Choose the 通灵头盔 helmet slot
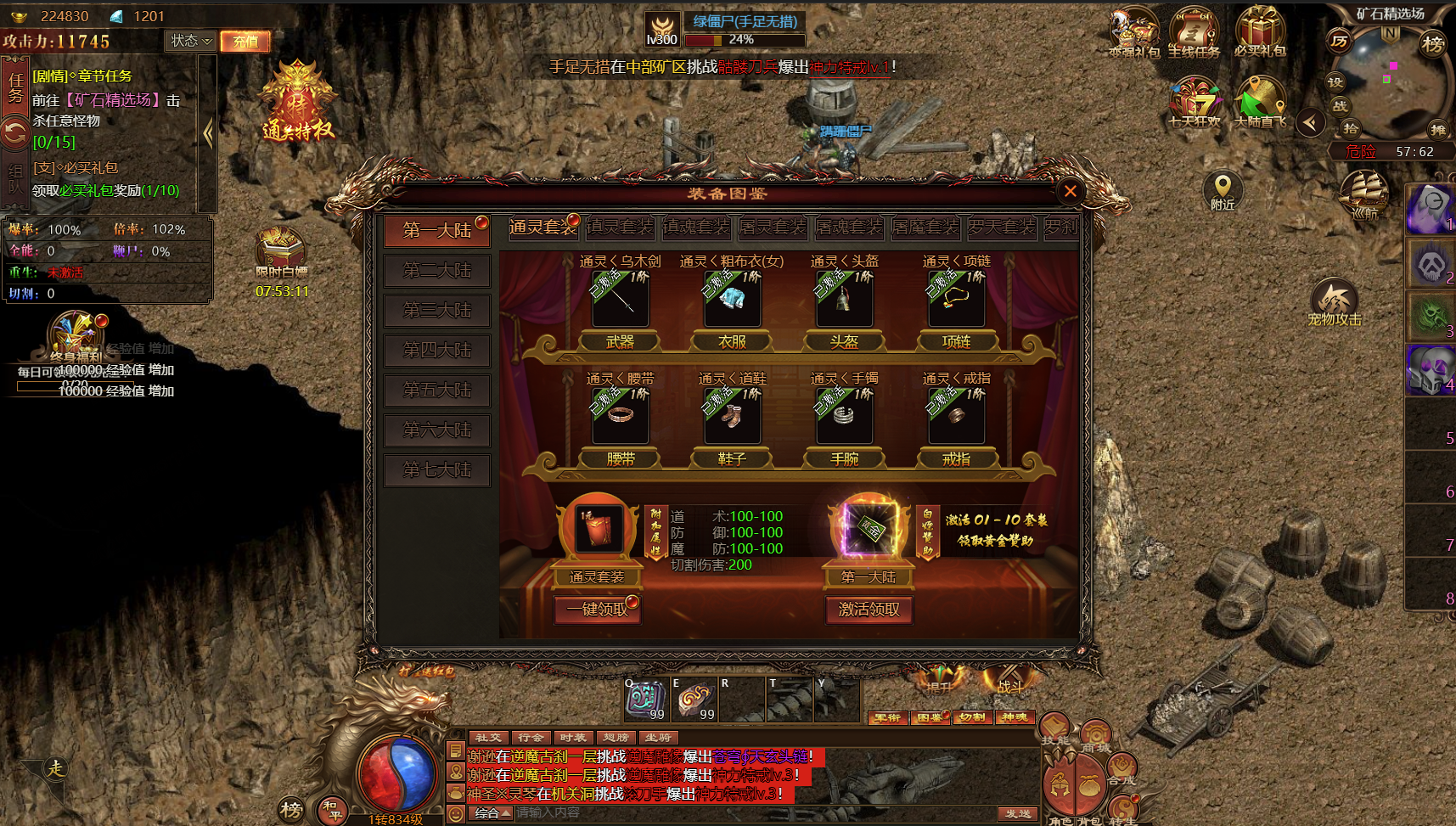1456x826 pixels. [844, 299]
